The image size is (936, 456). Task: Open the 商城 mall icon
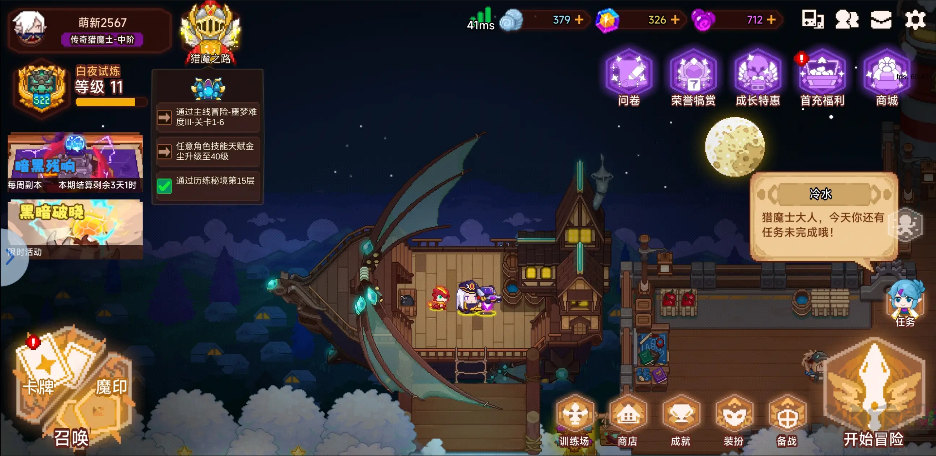886,74
